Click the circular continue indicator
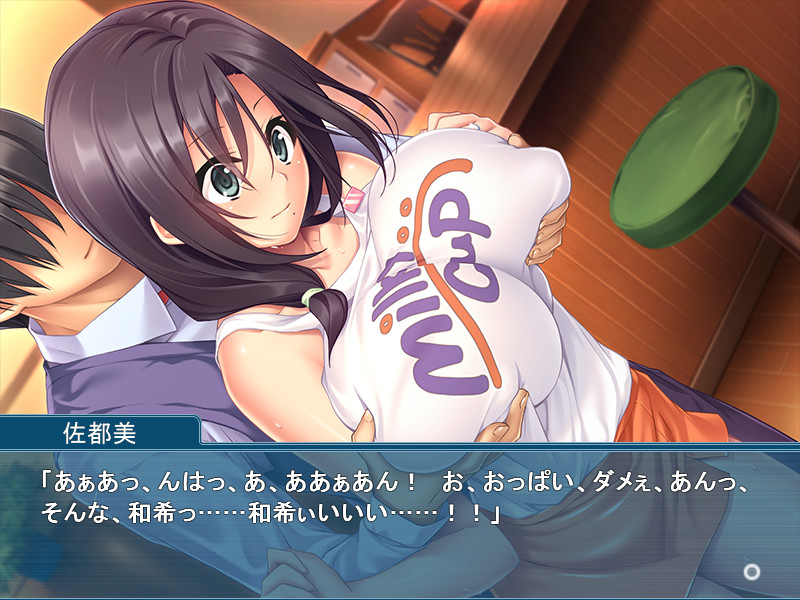The height and width of the screenshot is (600, 800). point(751,572)
